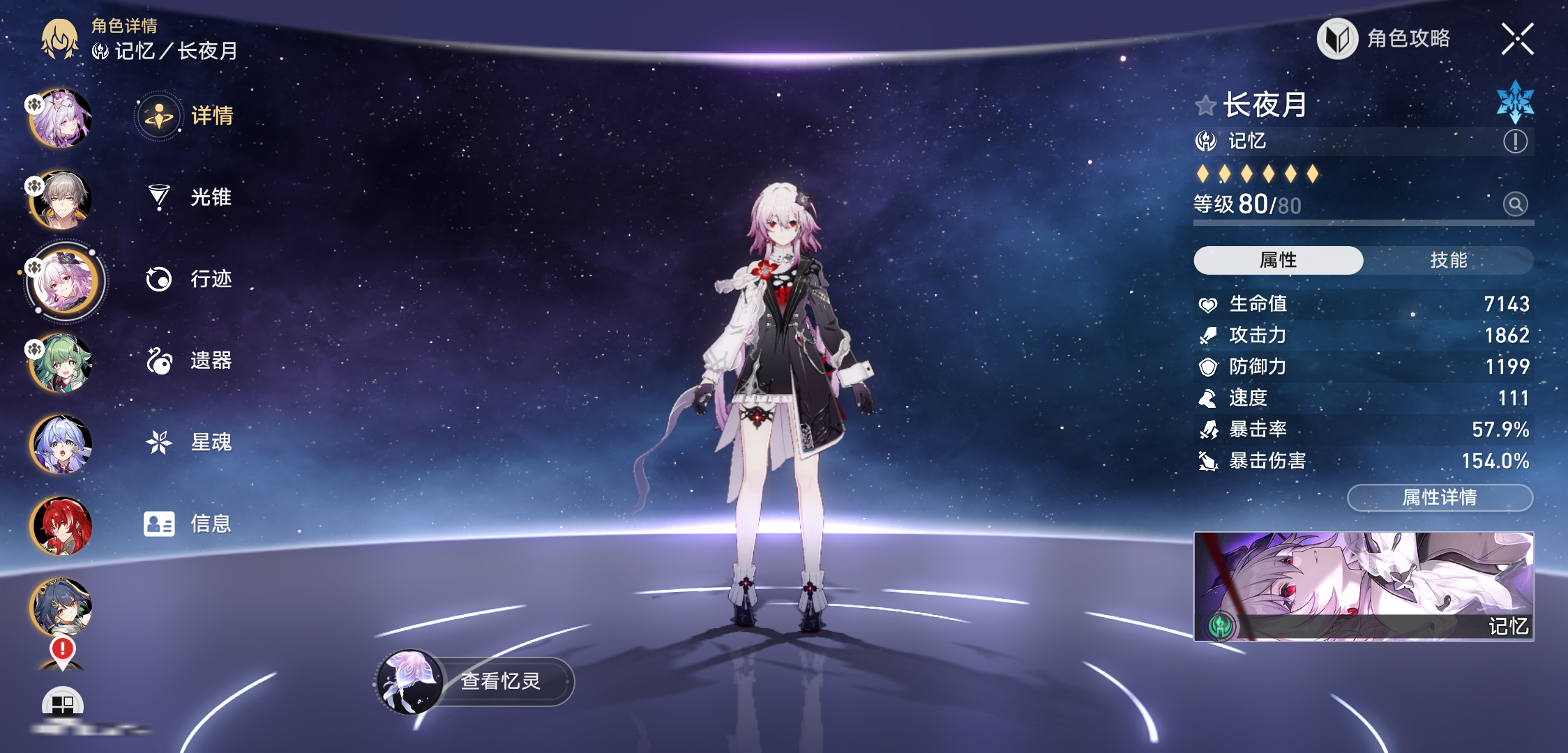Click the magnifier icon next to level

(1515, 204)
